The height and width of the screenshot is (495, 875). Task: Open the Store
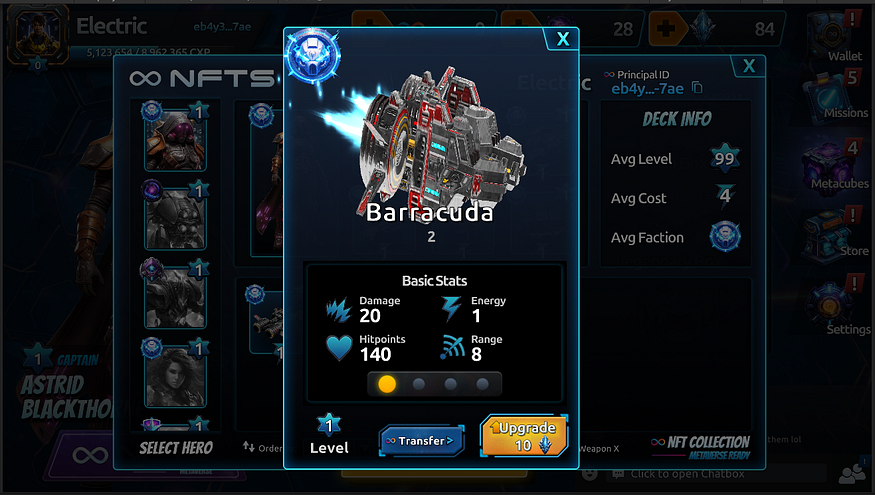845,232
